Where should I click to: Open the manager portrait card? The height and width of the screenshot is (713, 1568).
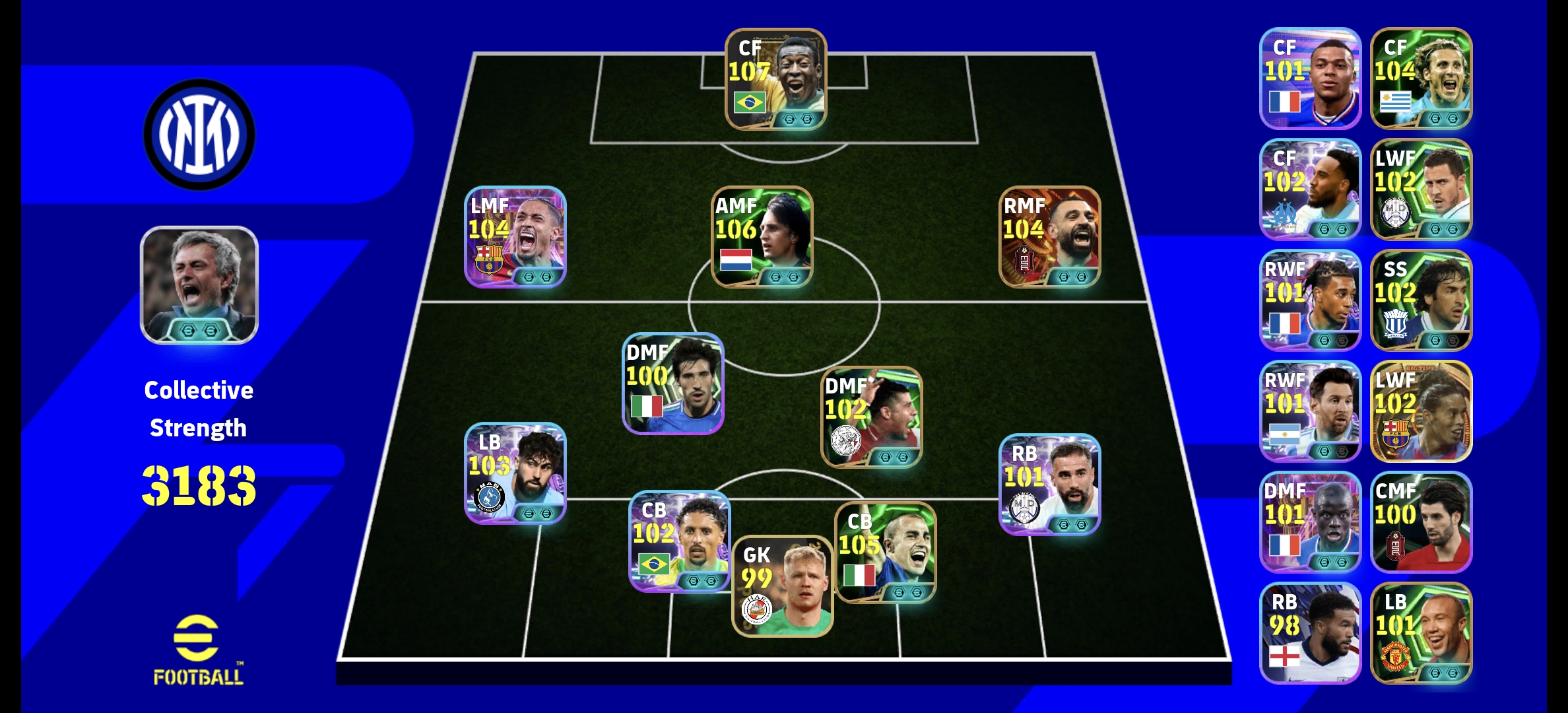tap(199, 285)
